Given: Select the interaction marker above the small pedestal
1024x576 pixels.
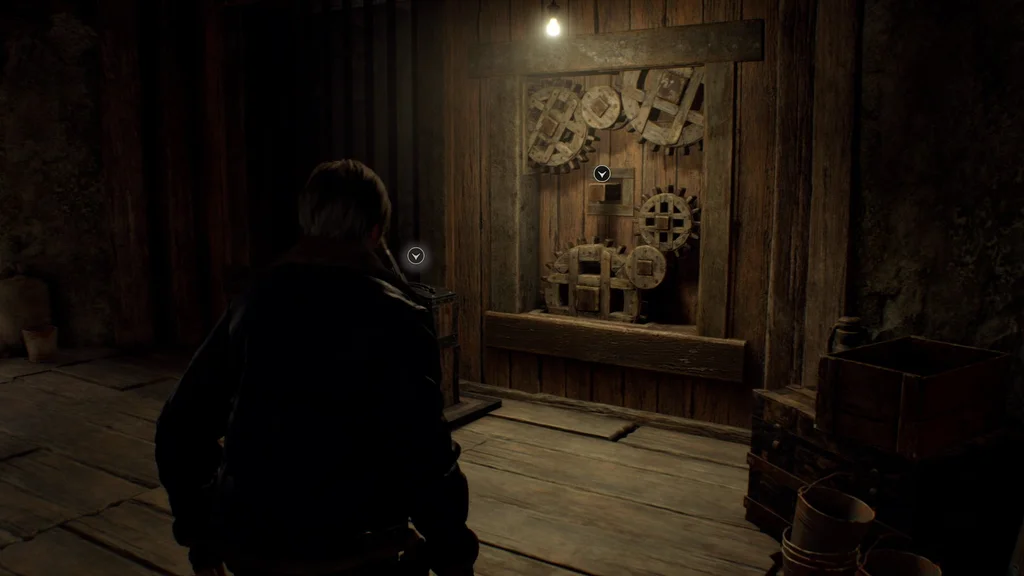Looking at the screenshot, I should click(416, 256).
